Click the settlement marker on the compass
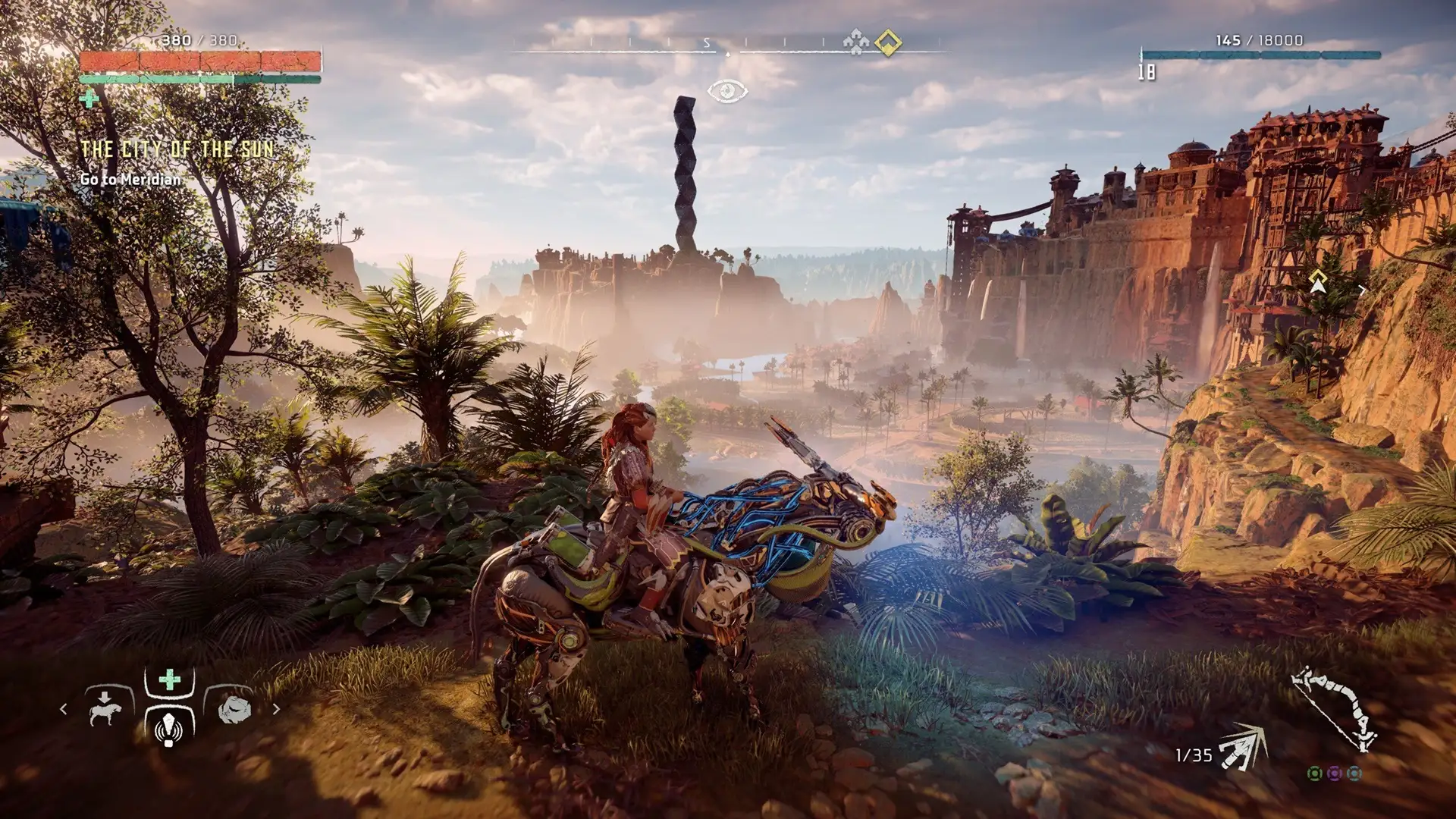The image size is (1456, 819). (x=856, y=43)
